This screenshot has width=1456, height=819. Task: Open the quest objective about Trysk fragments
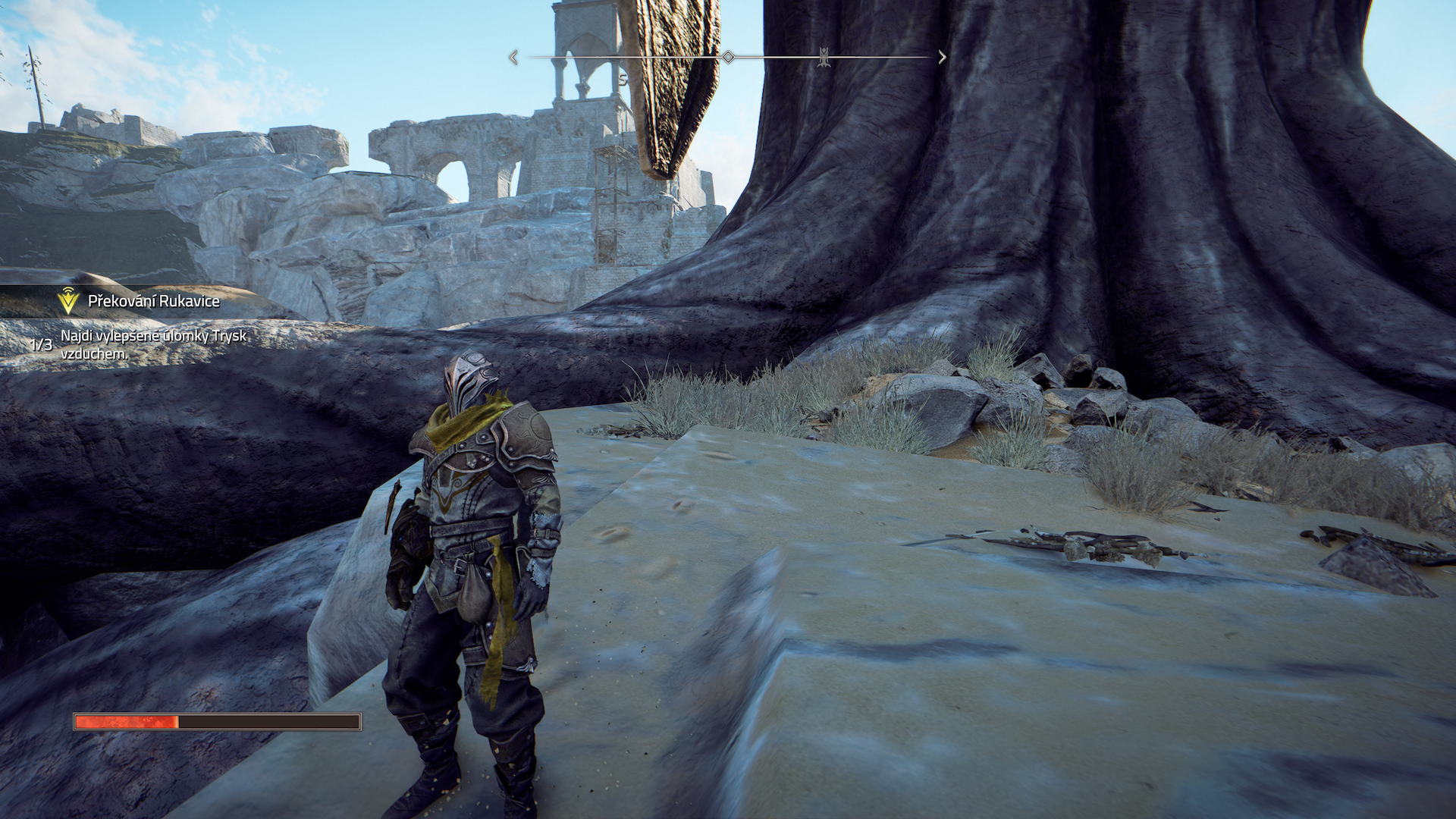coord(153,344)
